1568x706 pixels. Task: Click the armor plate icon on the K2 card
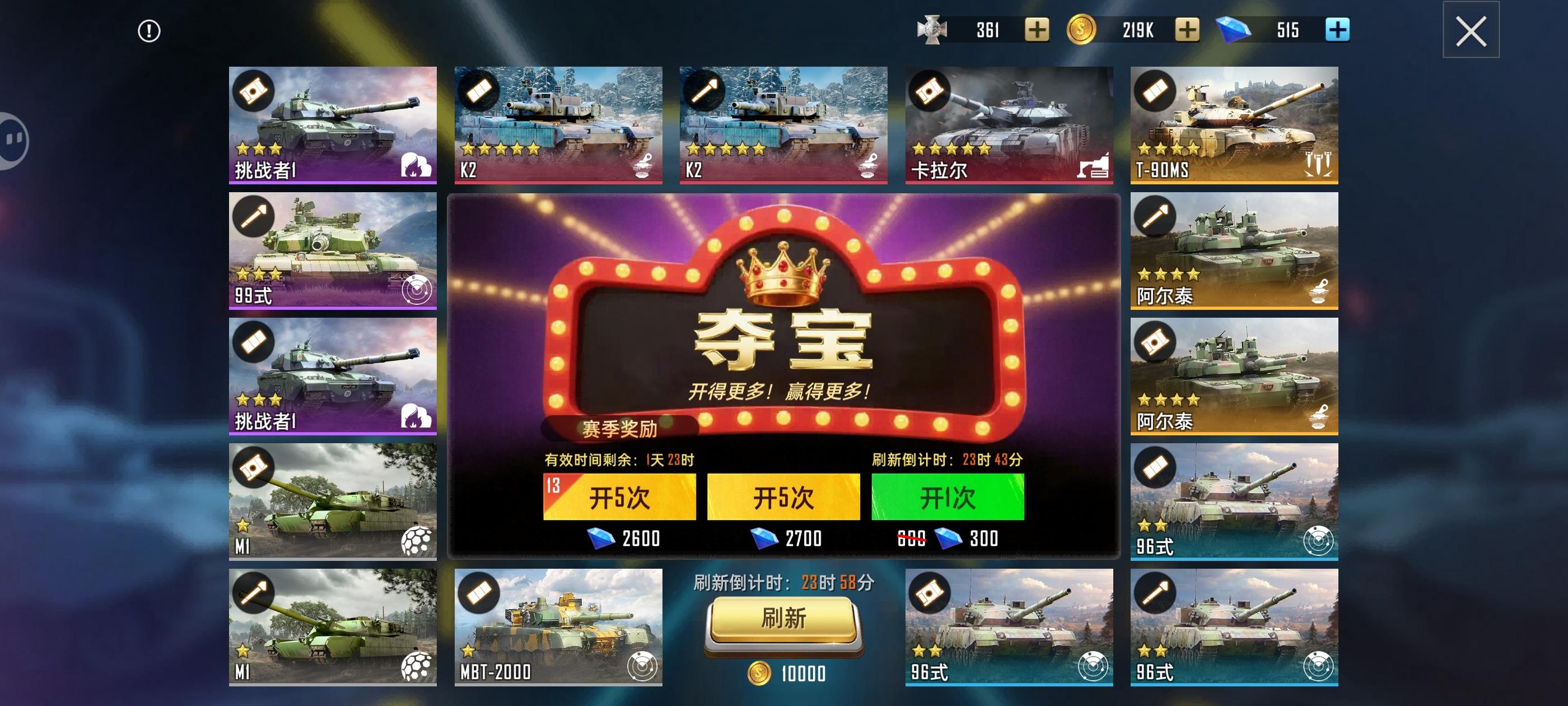(481, 91)
